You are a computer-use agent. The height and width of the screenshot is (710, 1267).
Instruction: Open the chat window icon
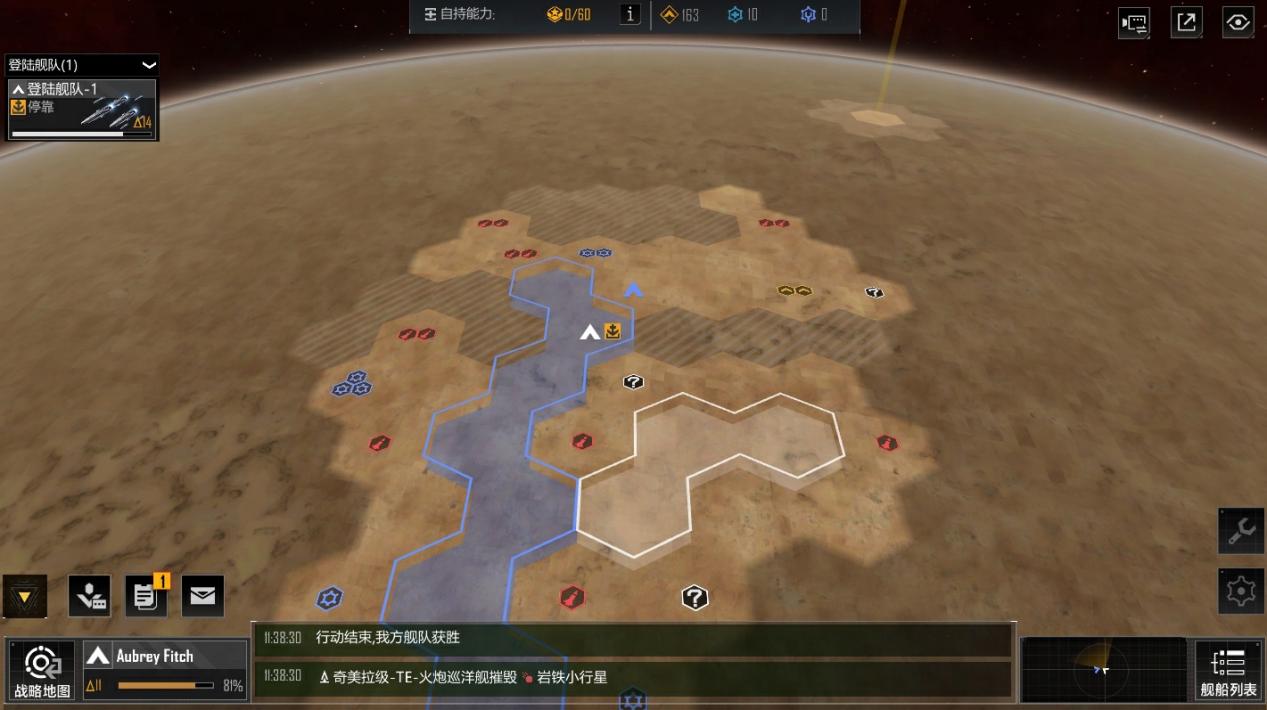coord(1134,23)
